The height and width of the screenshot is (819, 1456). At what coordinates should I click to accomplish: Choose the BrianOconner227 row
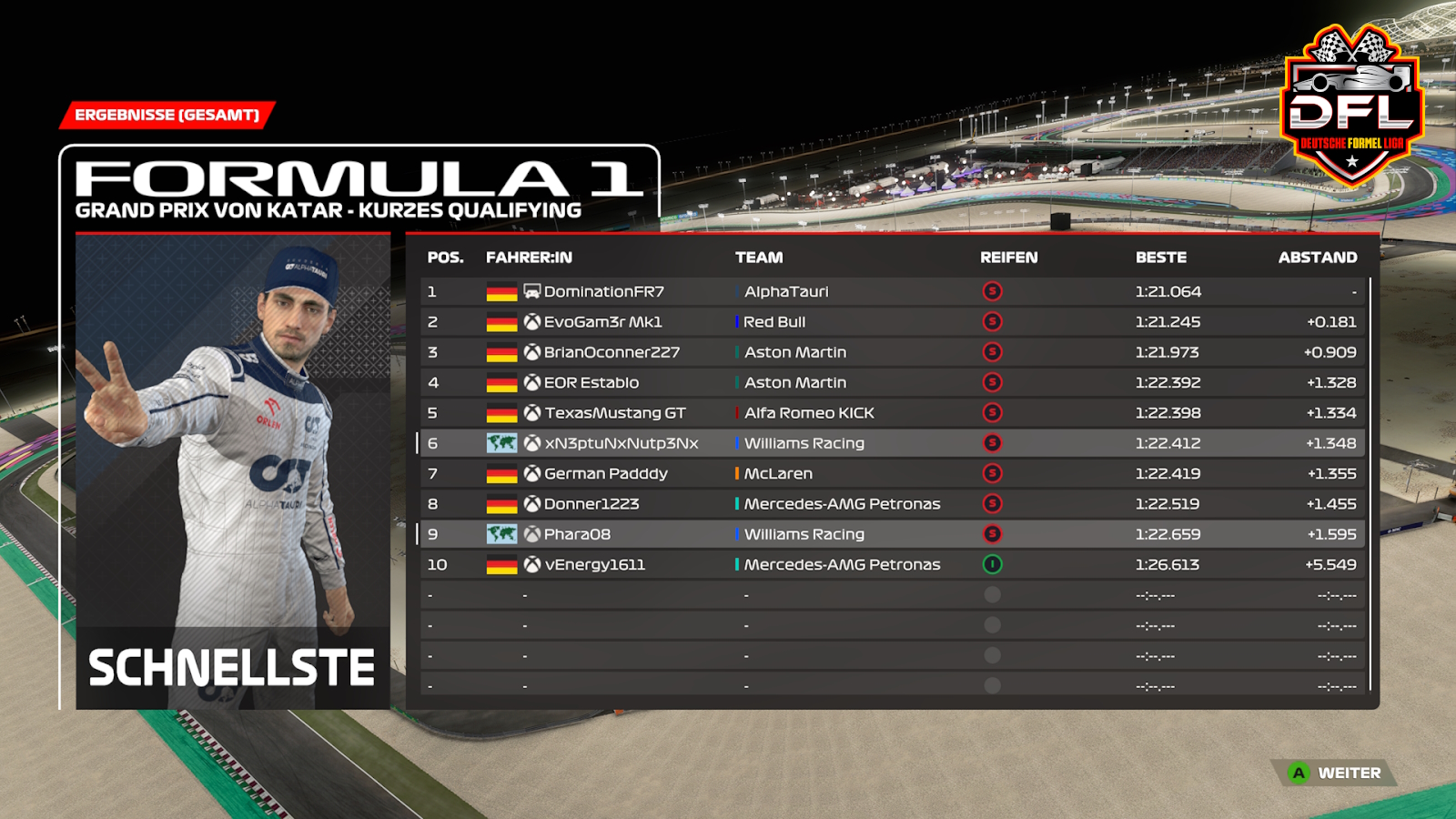click(892, 352)
